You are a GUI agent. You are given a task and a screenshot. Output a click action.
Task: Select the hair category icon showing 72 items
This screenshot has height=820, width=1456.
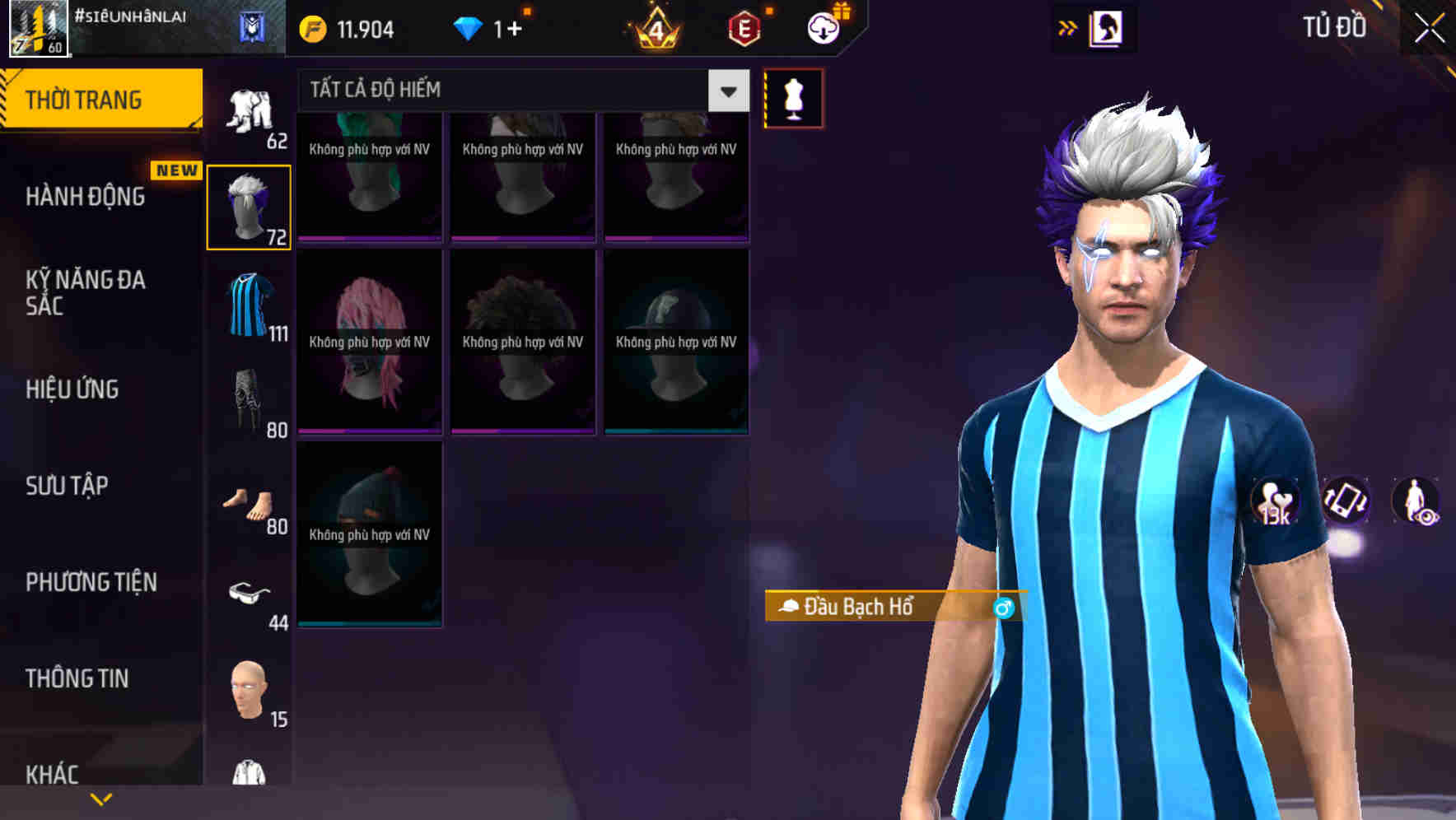(x=250, y=204)
